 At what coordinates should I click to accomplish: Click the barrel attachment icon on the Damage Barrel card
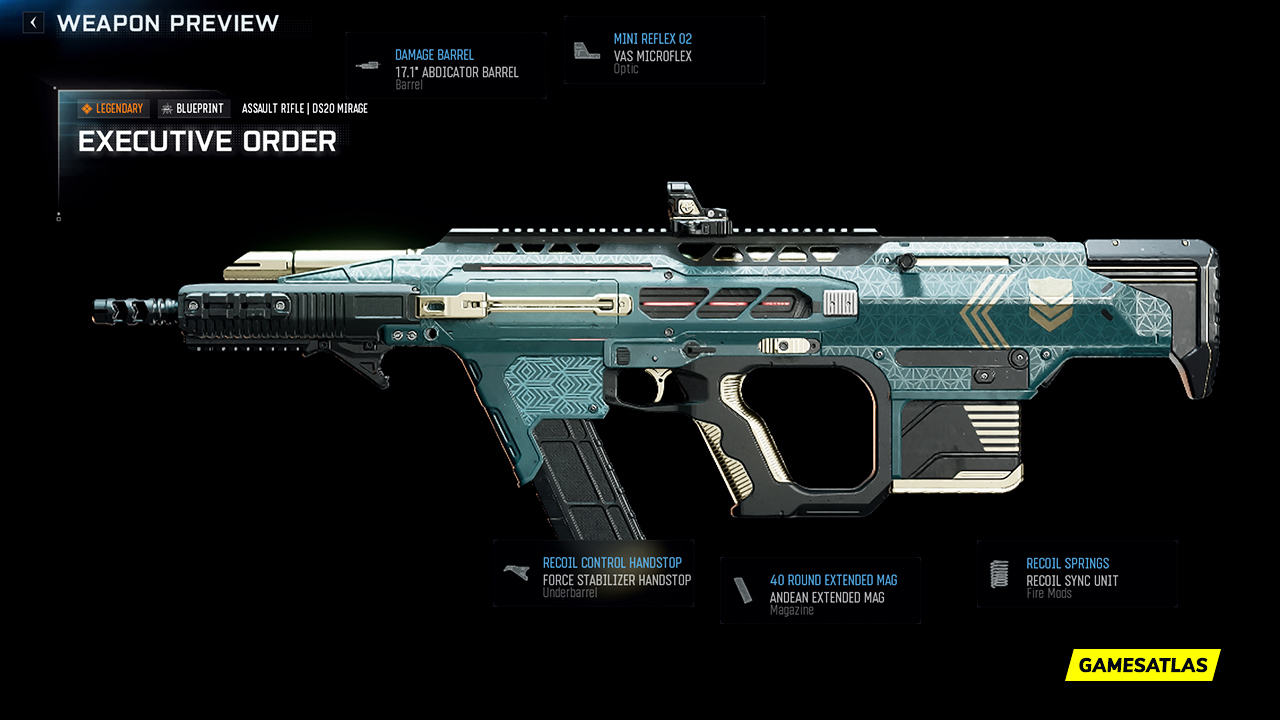pos(367,66)
